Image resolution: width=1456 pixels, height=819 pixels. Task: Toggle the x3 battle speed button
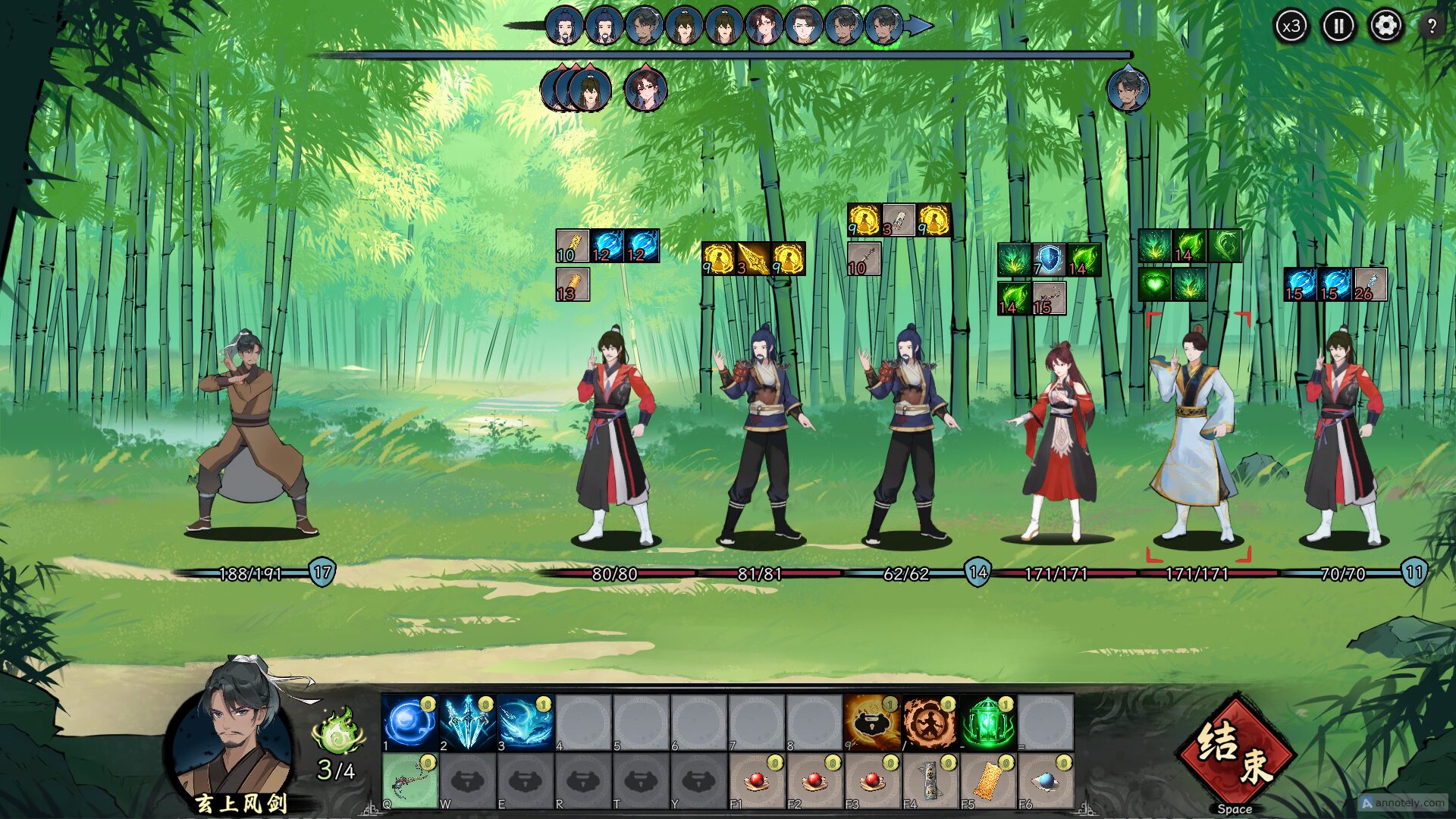(x=1291, y=27)
